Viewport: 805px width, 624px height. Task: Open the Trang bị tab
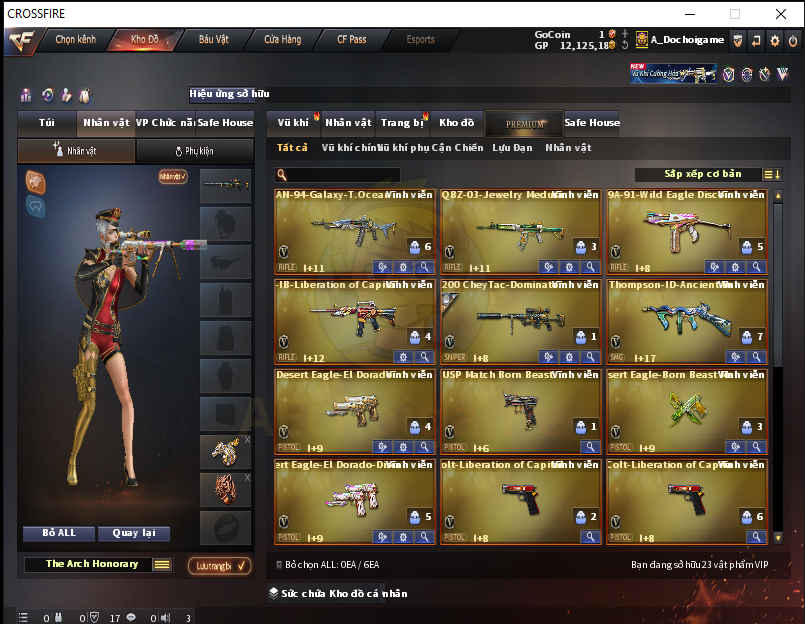pos(402,123)
